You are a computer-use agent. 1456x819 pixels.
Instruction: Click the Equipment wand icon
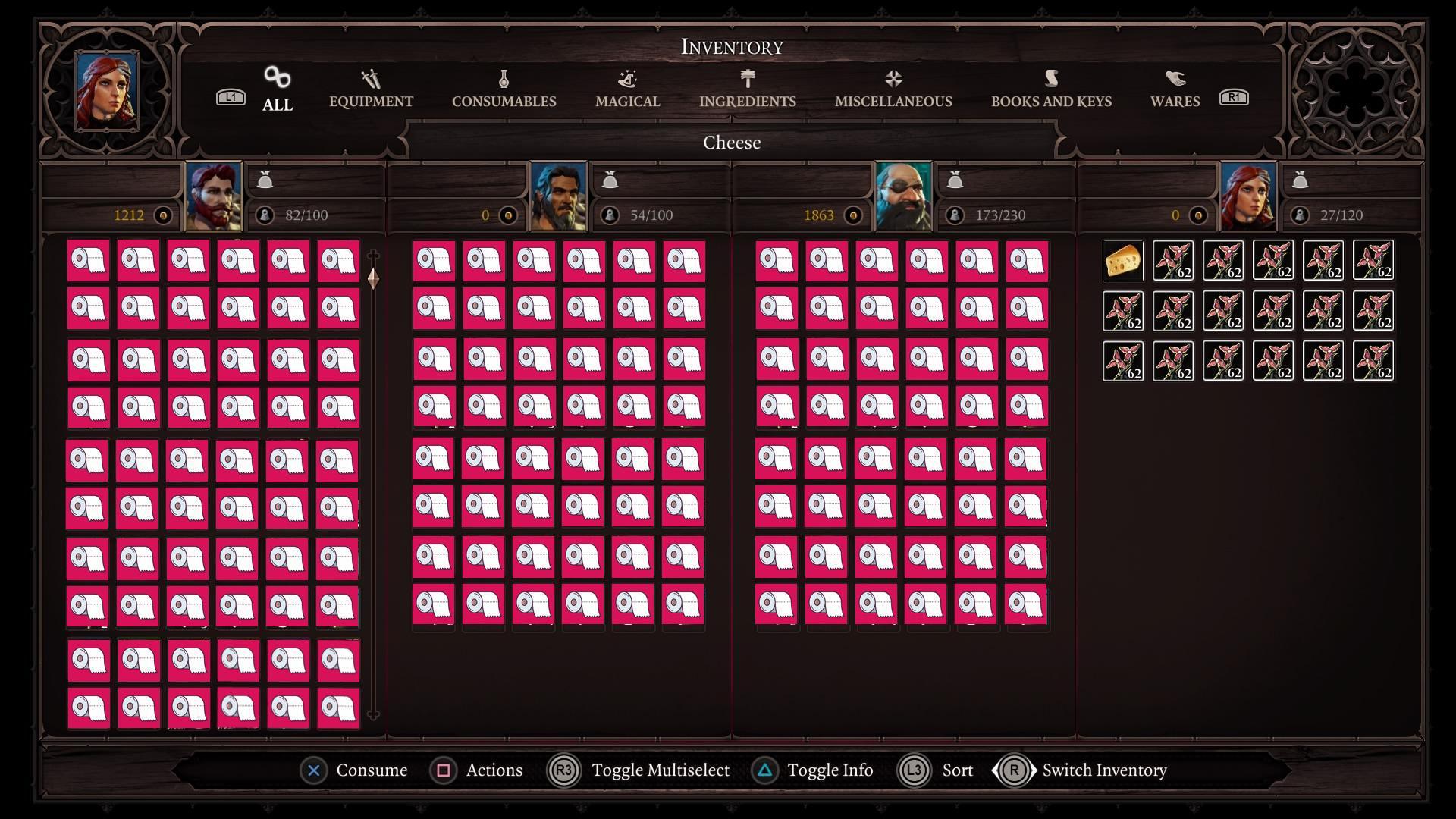tap(369, 78)
